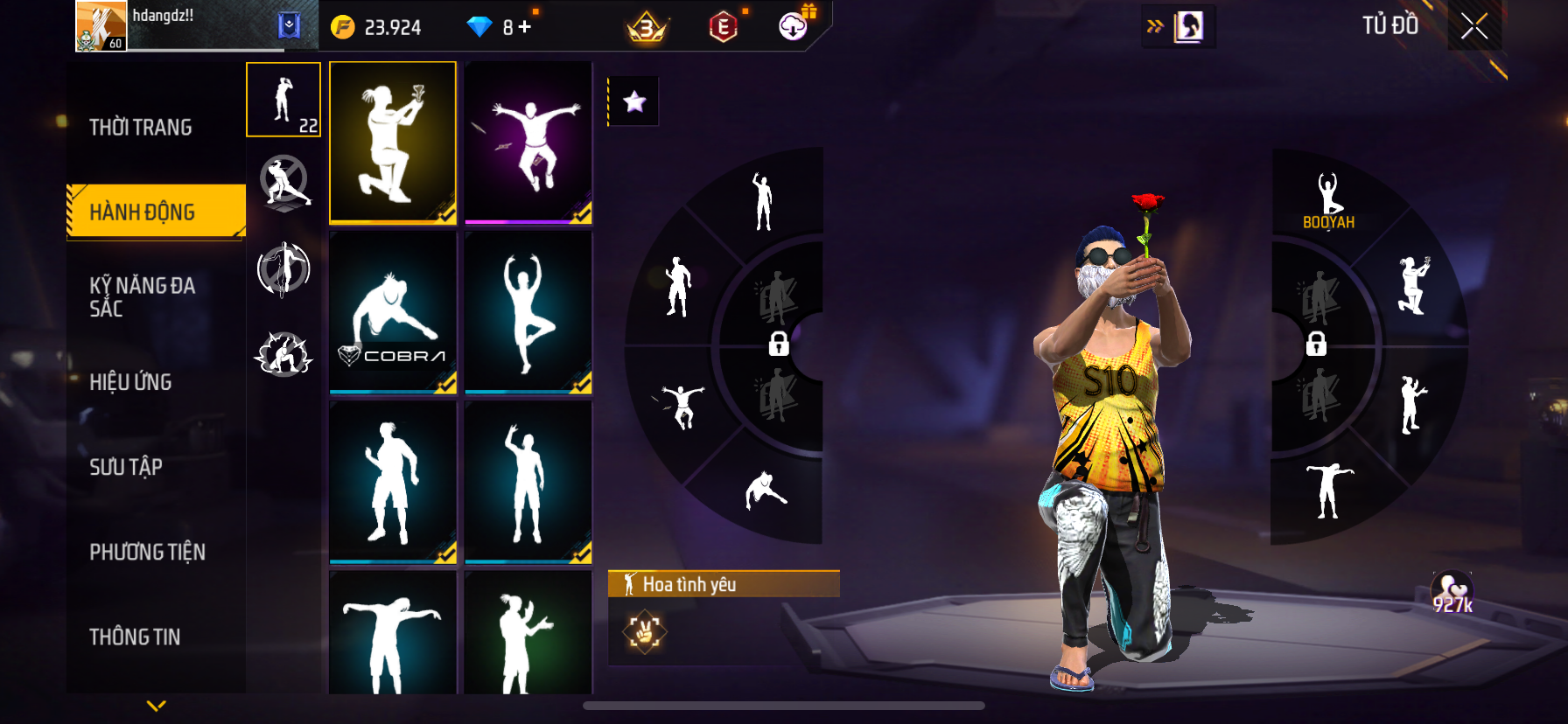
Task: Expand the character panel arrow button
Action: tap(1179, 27)
